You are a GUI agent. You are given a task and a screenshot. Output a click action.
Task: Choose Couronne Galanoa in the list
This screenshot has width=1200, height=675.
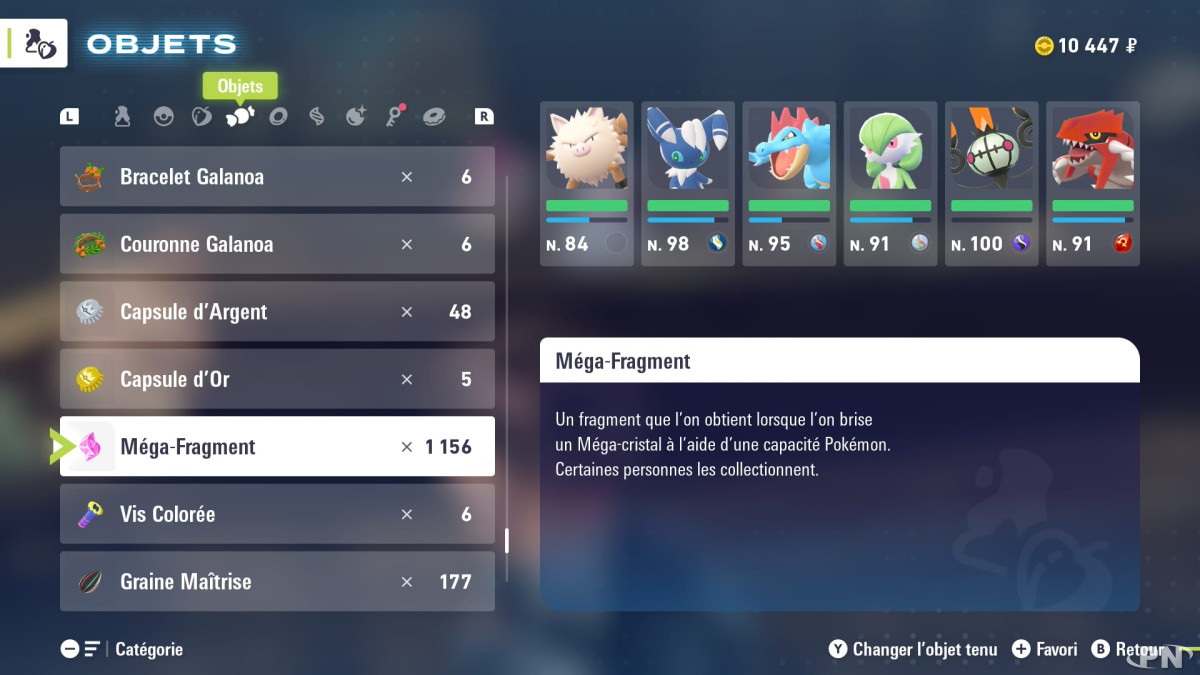[x=277, y=244]
